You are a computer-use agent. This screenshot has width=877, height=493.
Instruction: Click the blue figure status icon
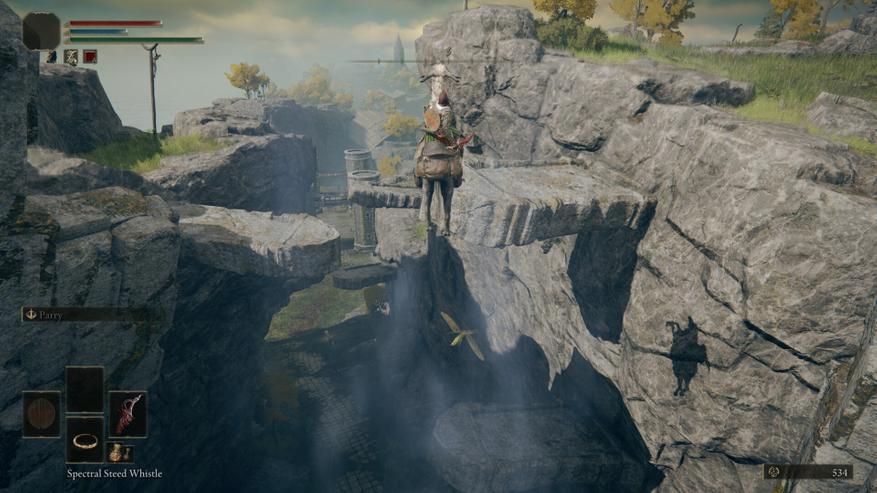[x=51, y=57]
